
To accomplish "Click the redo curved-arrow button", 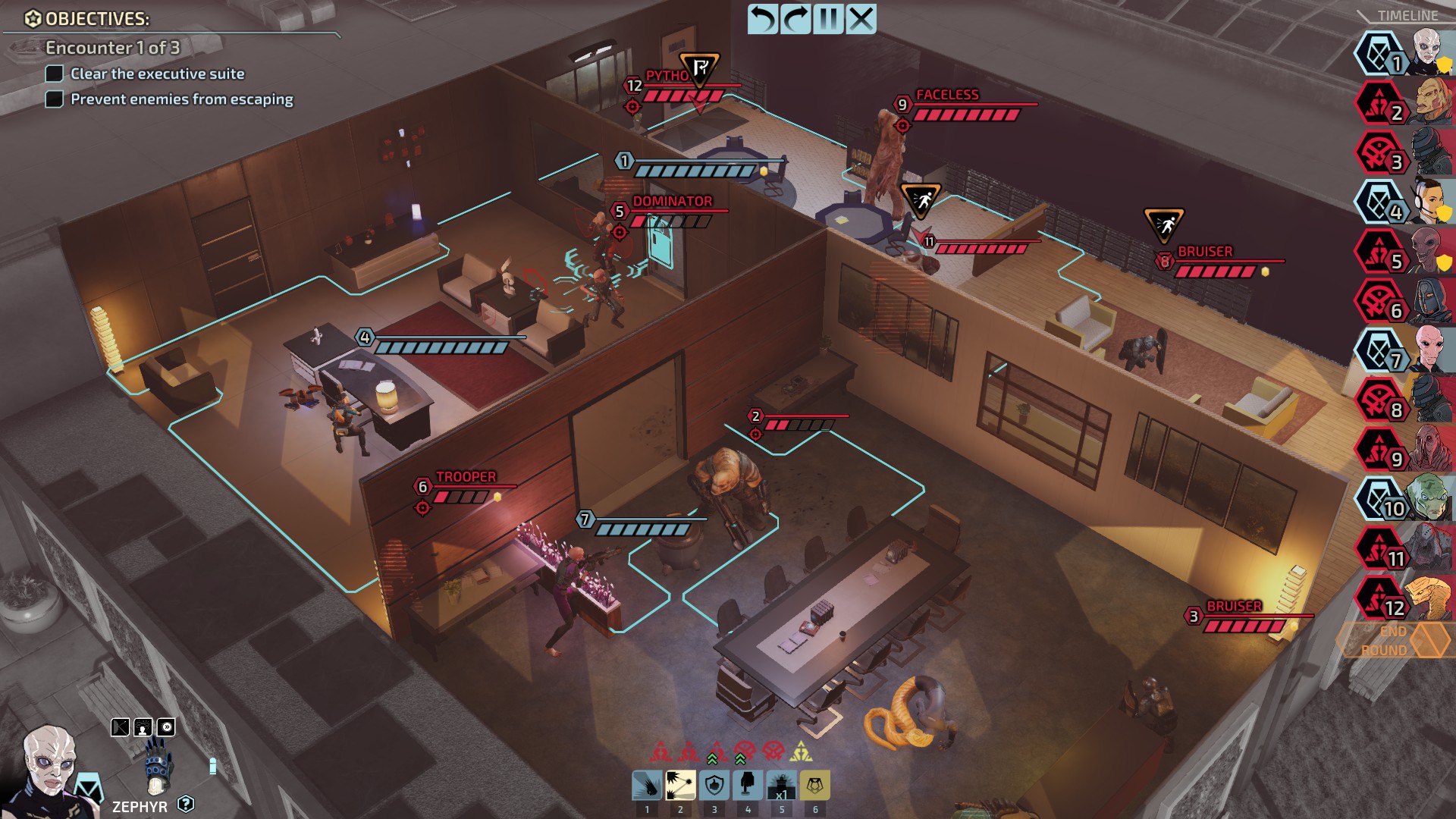I will 795,19.
